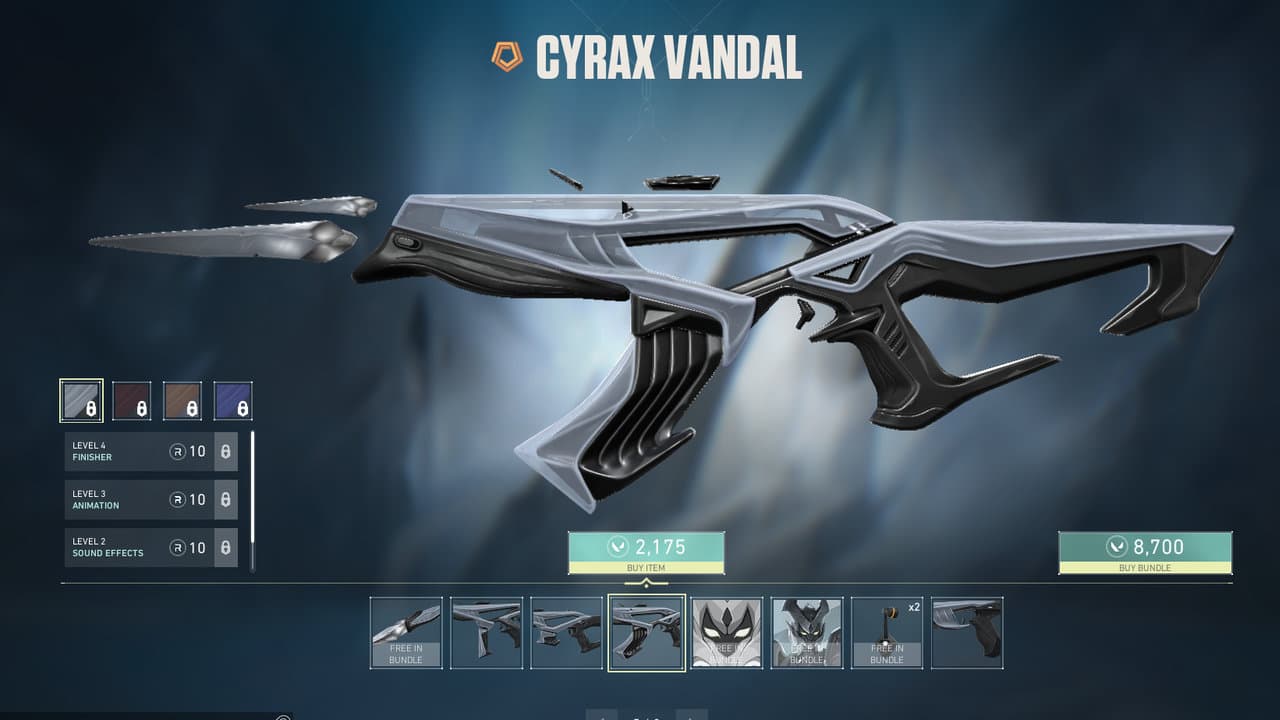Buy the Cyrax Vandal for 2,175
Screen dimensions: 1280x720
pos(646,552)
